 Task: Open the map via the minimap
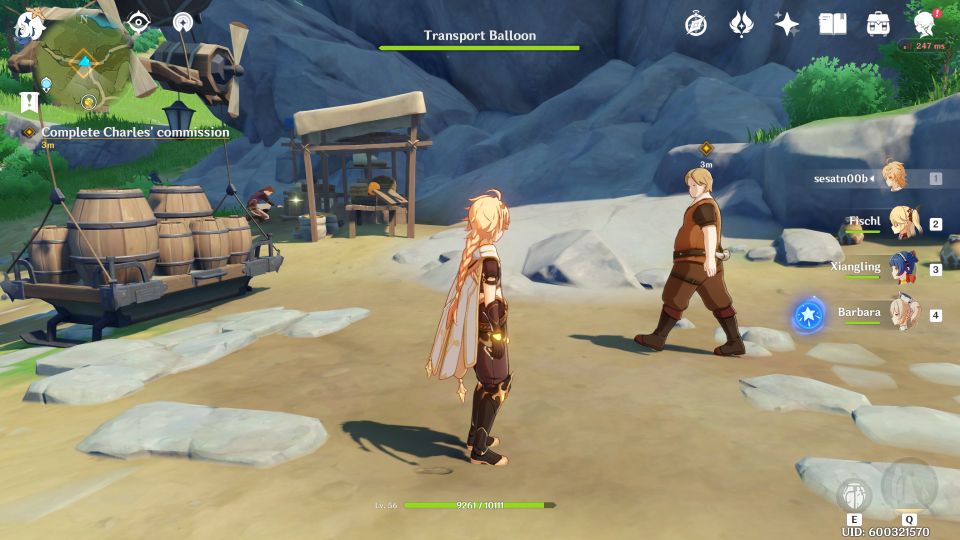(x=85, y=68)
